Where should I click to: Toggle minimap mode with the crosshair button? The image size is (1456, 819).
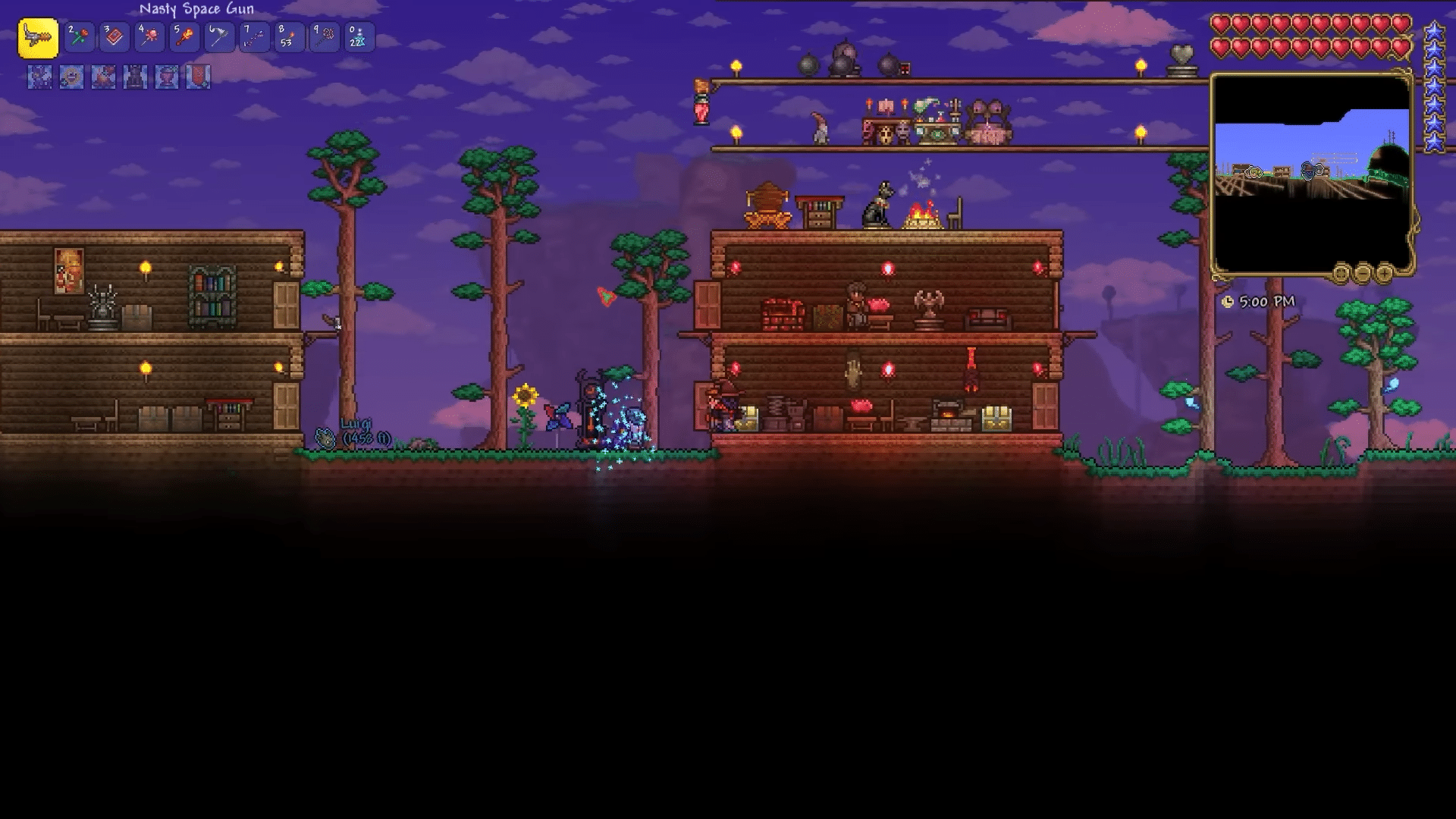[x=1339, y=272]
